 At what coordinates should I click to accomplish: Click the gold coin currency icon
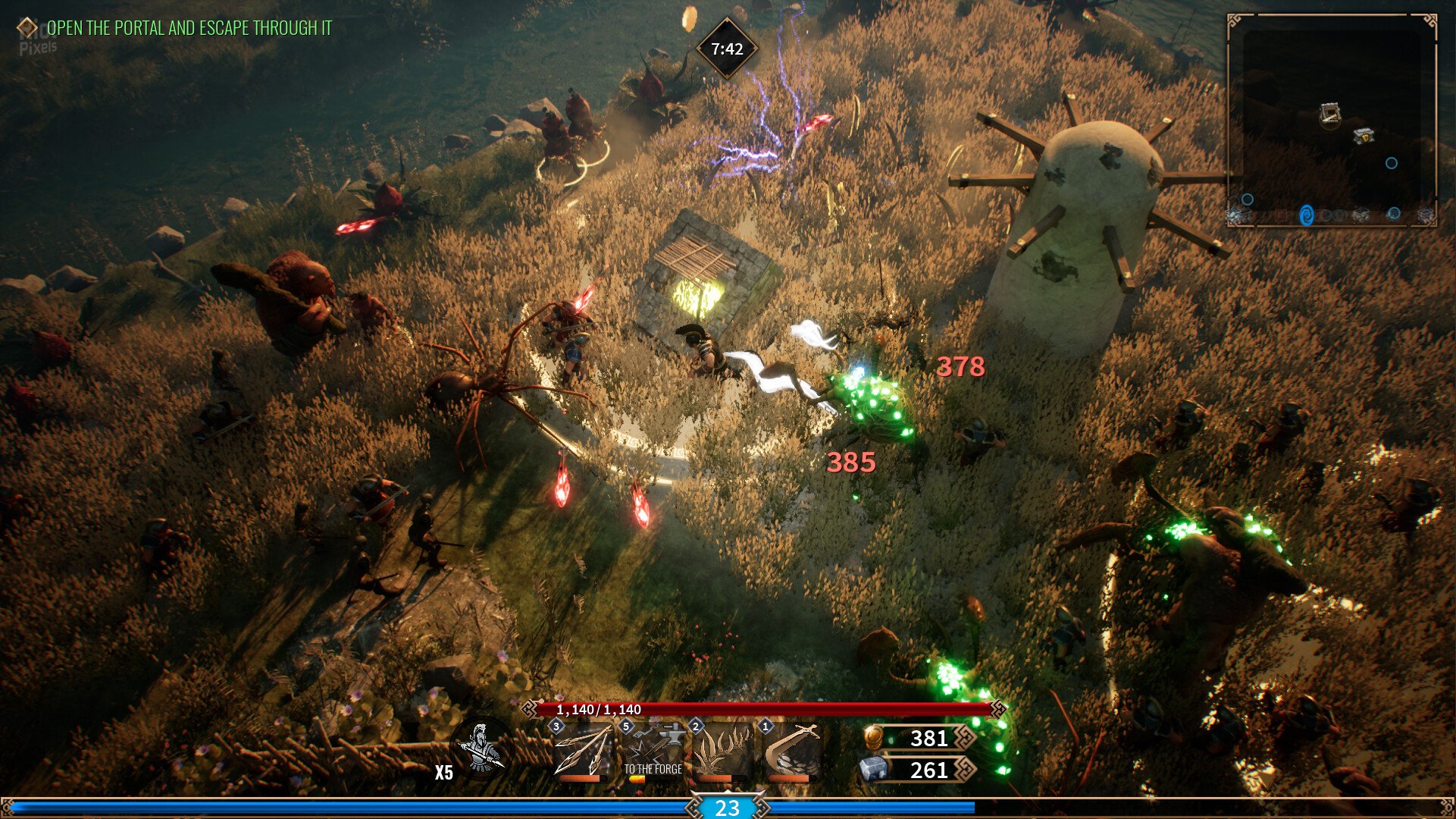[x=874, y=738]
